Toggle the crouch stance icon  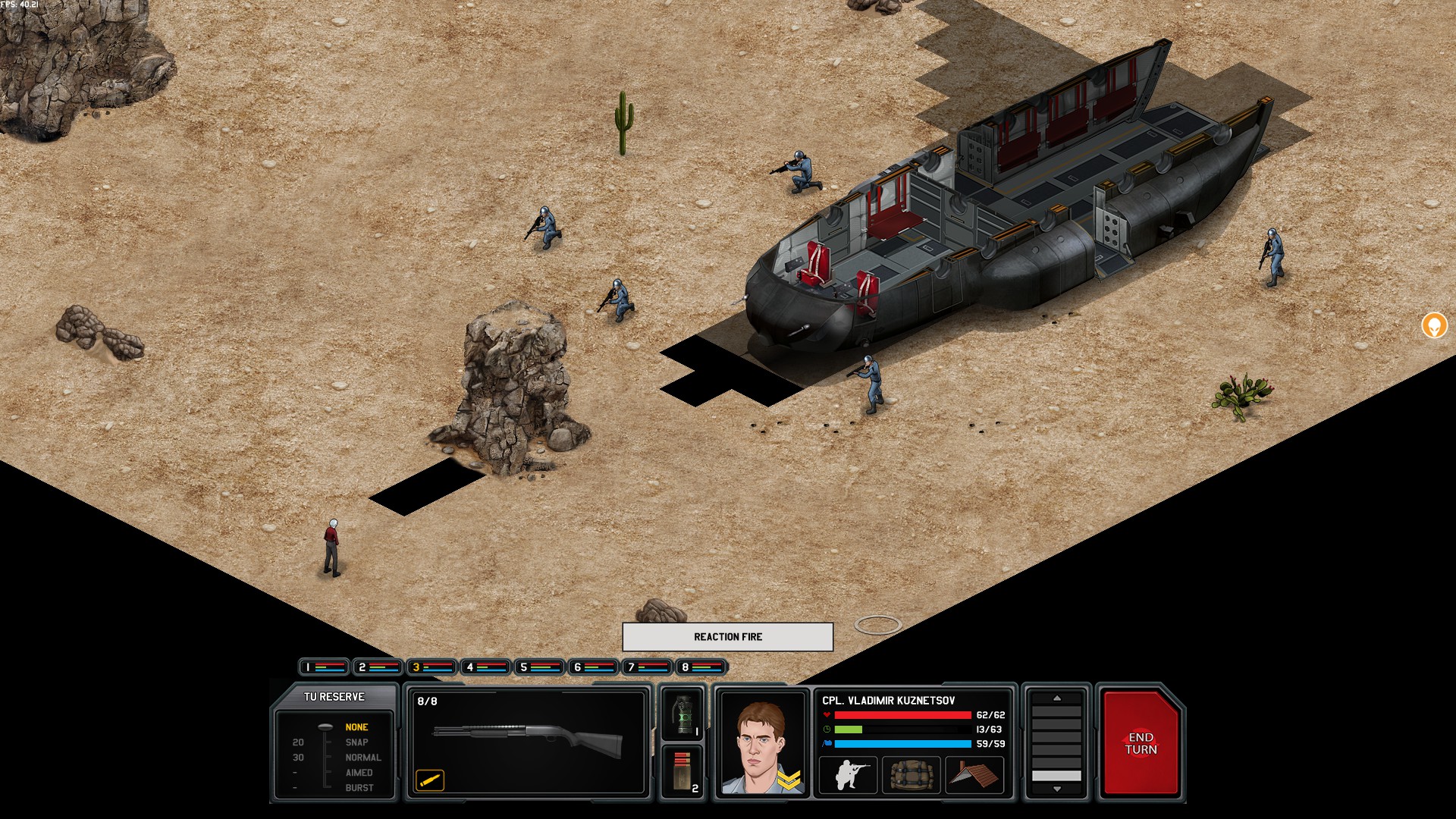849,775
